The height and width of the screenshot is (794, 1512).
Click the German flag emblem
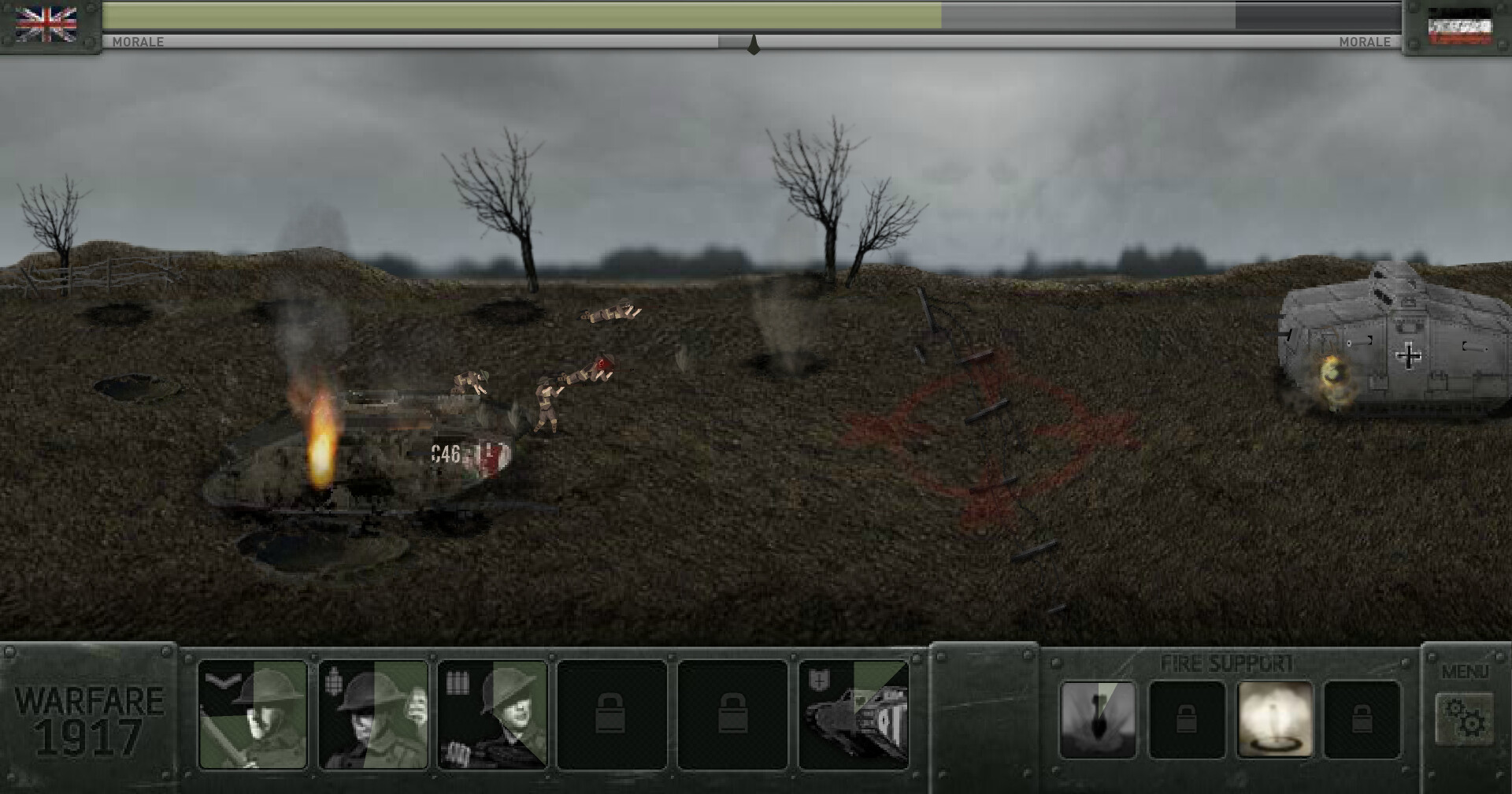(1462, 28)
